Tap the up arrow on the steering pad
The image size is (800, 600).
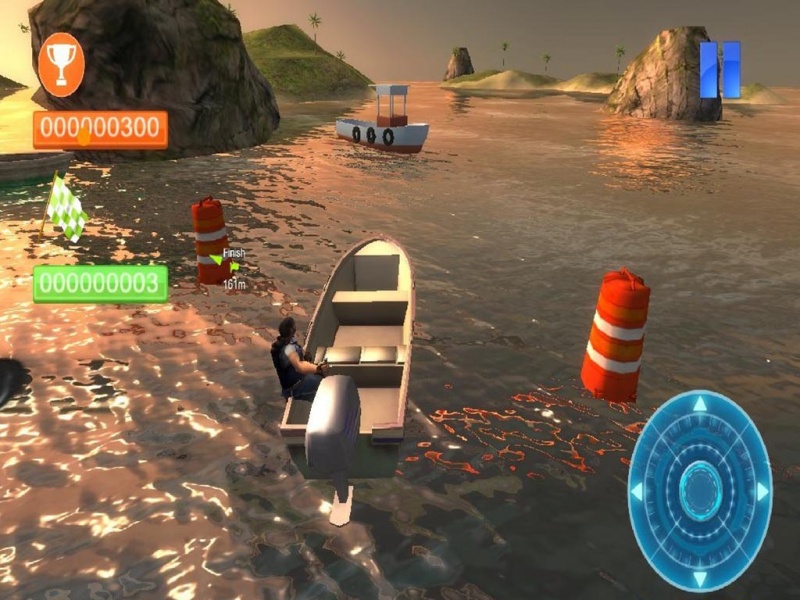point(700,405)
